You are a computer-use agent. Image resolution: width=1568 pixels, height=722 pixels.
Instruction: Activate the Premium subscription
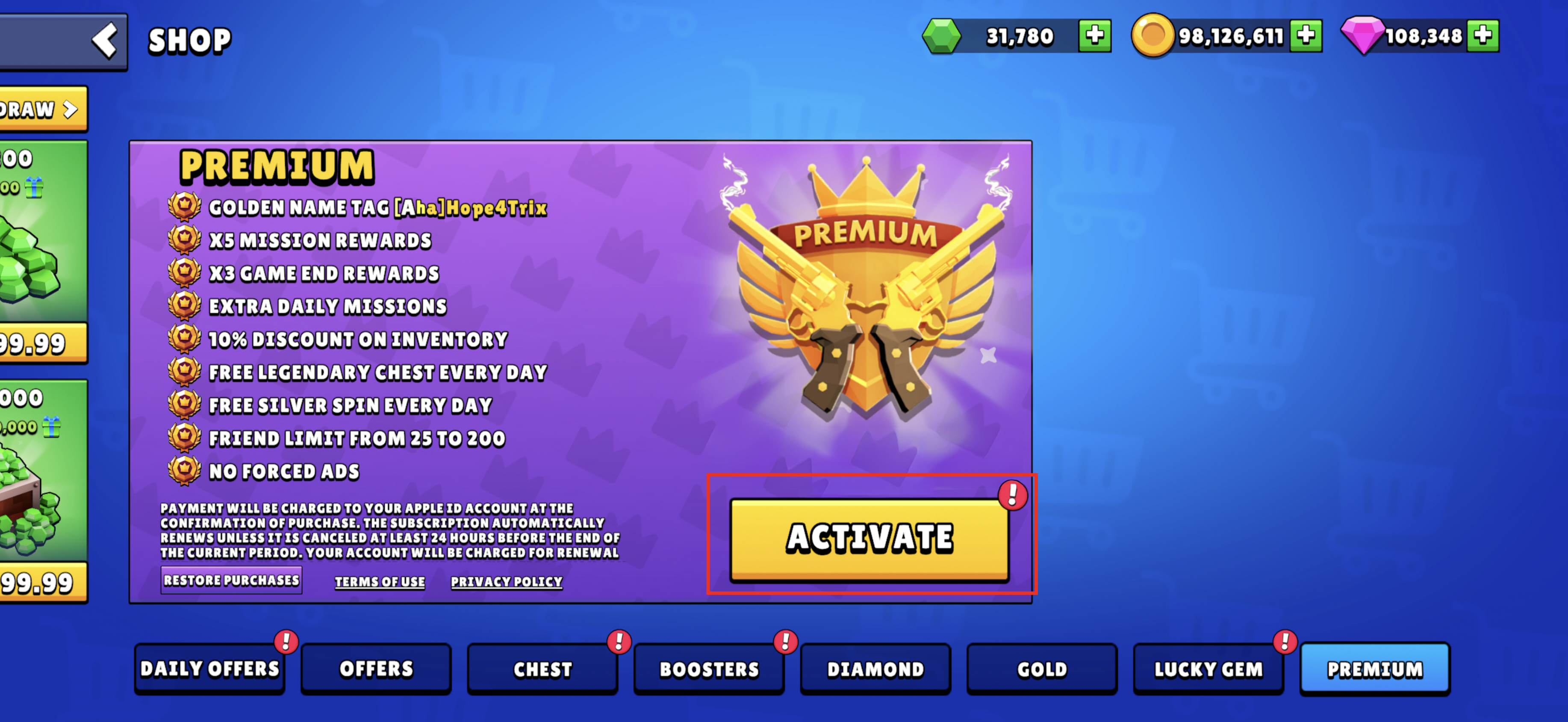[x=869, y=539]
